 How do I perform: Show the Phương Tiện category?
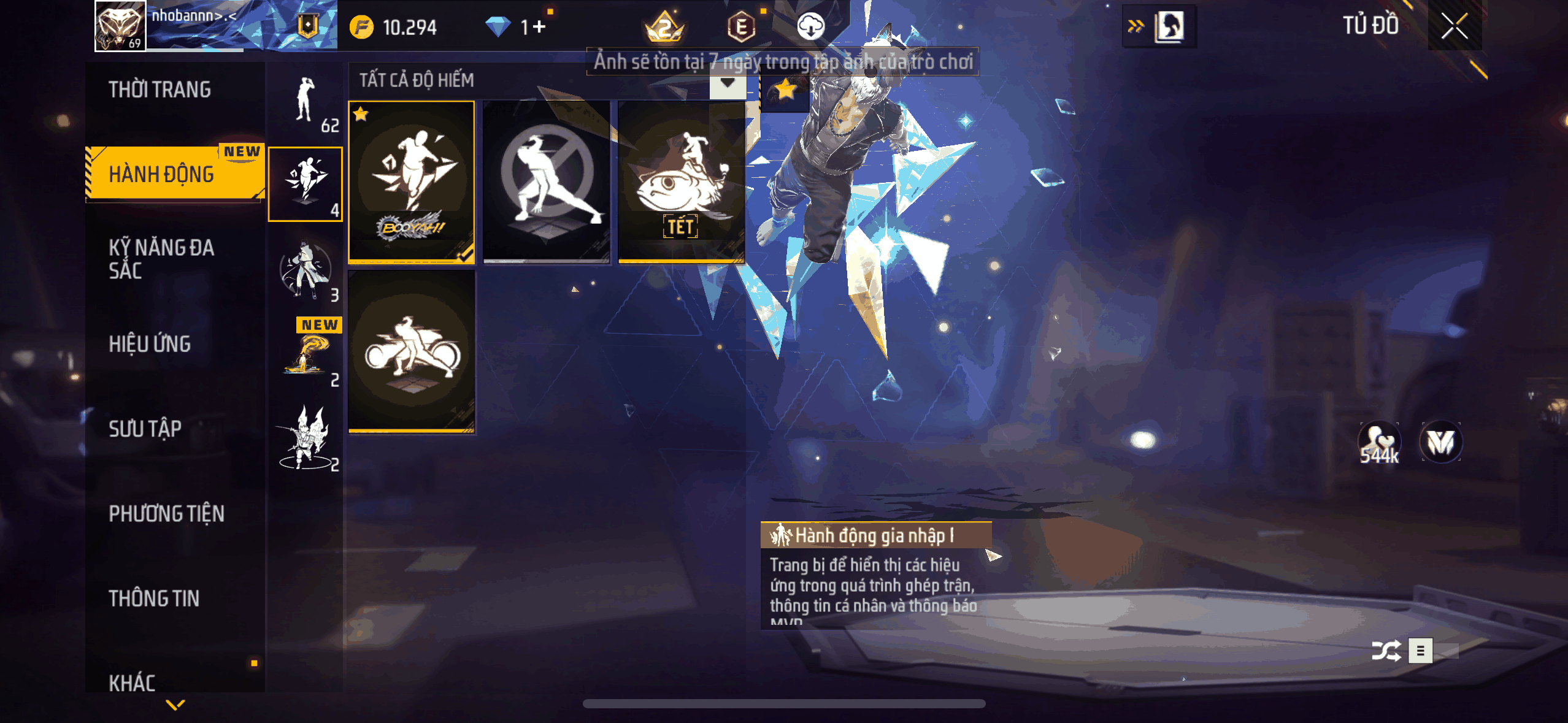coord(166,513)
